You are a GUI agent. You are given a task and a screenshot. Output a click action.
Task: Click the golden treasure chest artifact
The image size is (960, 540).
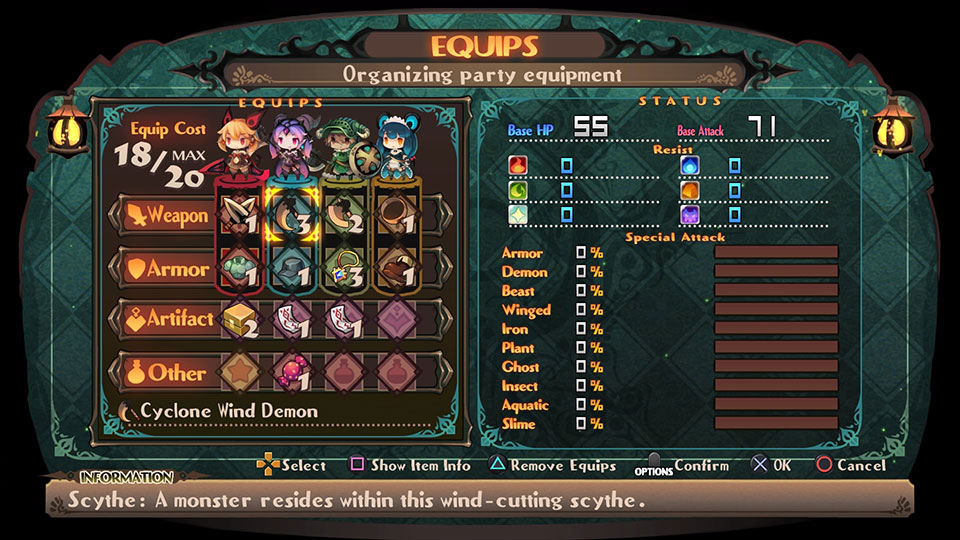point(240,320)
